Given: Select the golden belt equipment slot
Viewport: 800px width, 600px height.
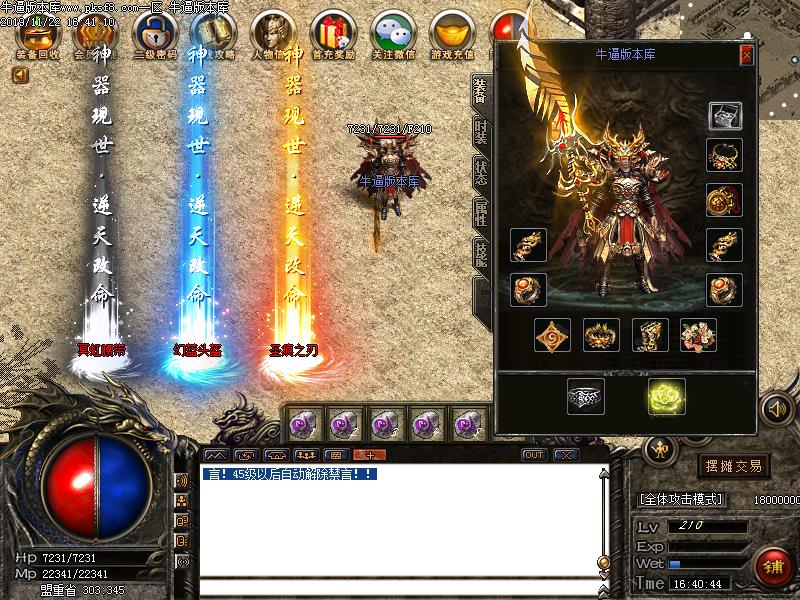Looking at the screenshot, I should click(x=601, y=335).
